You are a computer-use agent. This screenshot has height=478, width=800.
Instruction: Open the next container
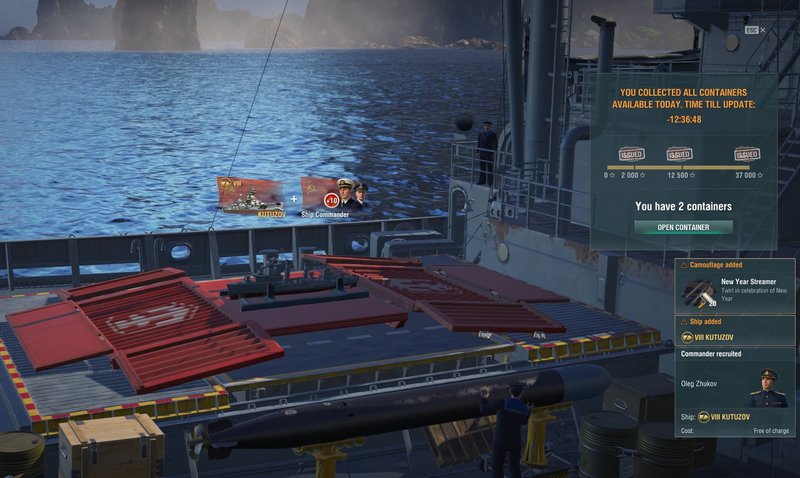[x=683, y=227]
